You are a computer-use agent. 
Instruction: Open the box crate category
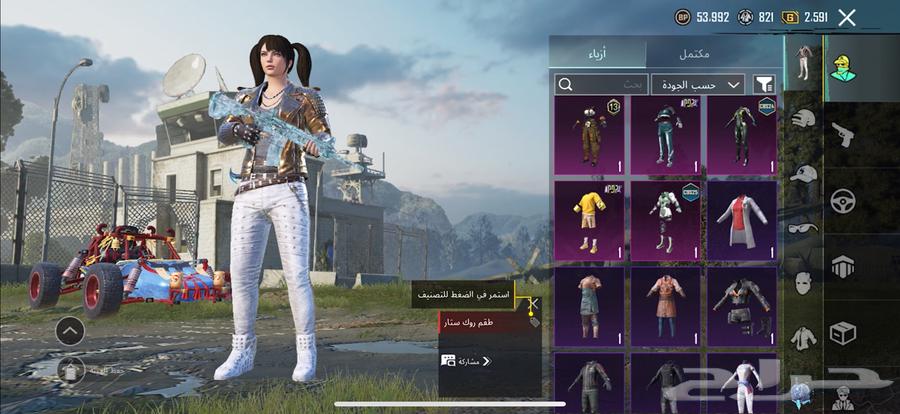tap(843, 332)
